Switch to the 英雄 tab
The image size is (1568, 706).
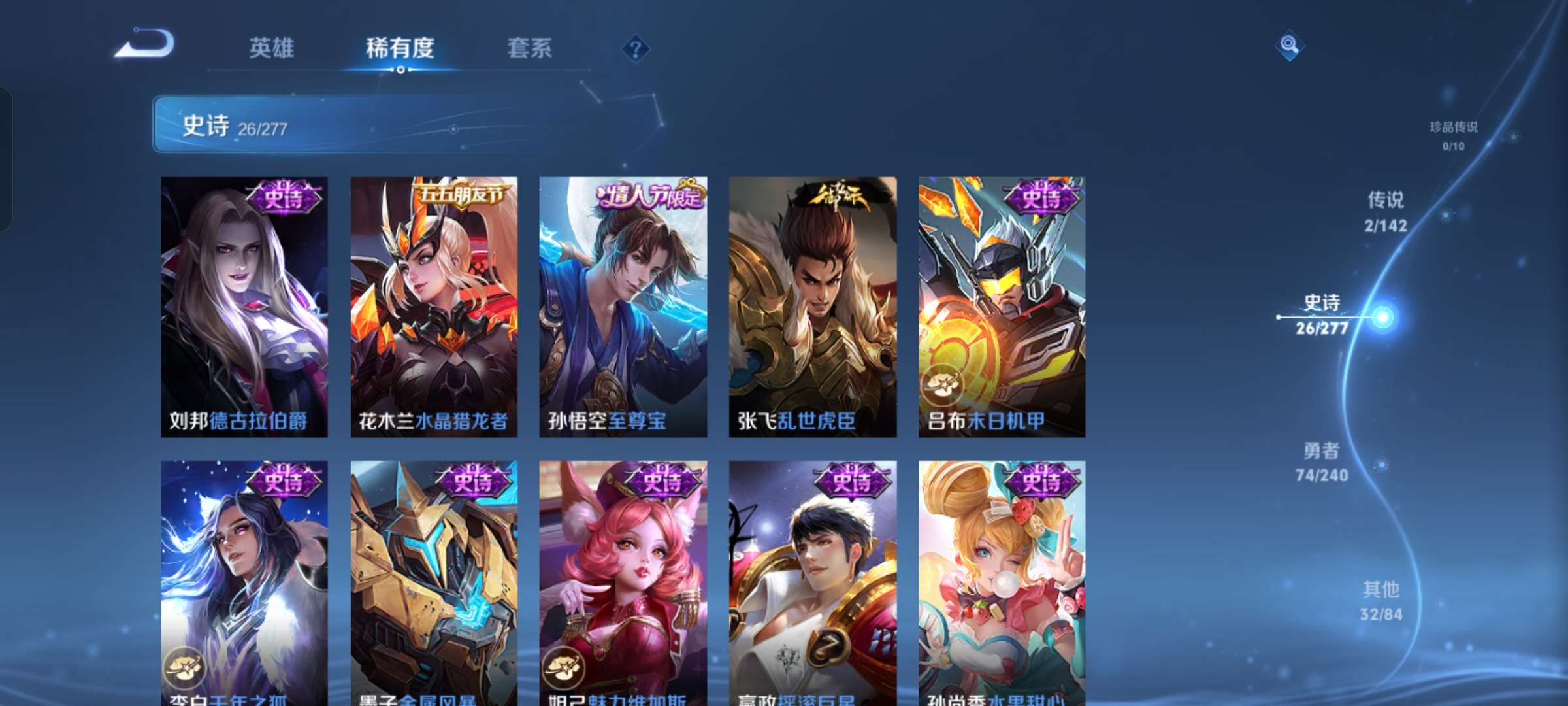click(x=272, y=48)
